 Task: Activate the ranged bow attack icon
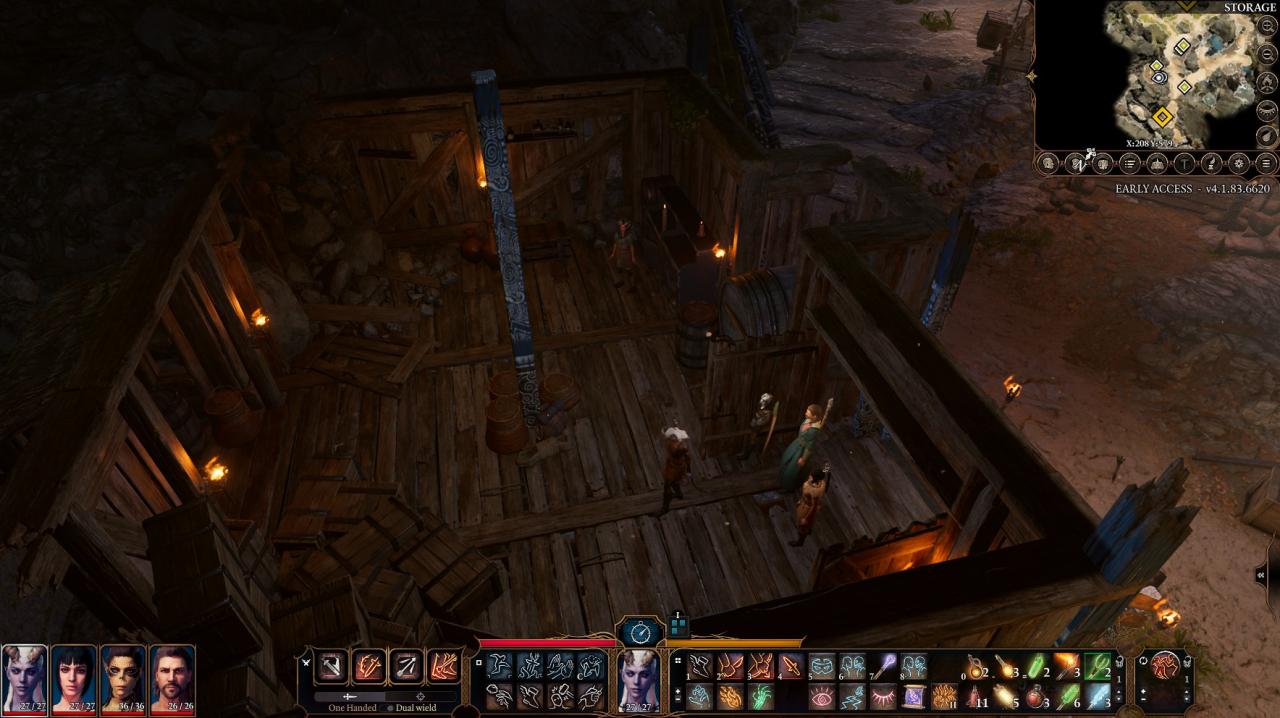(x=406, y=666)
